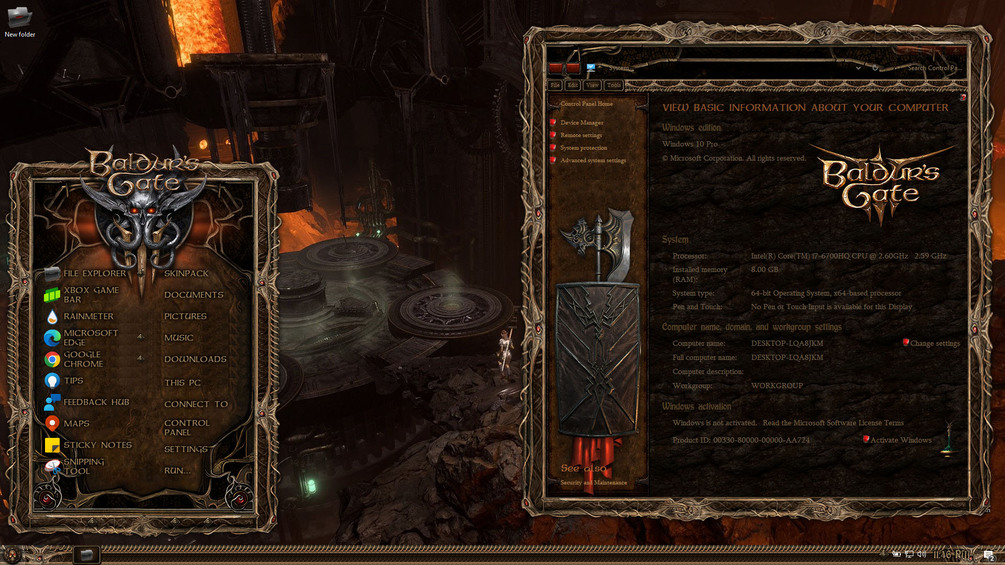Viewport: 1005px width, 565px height.
Task: Open Control Panel from the start menu
Action: point(186,428)
